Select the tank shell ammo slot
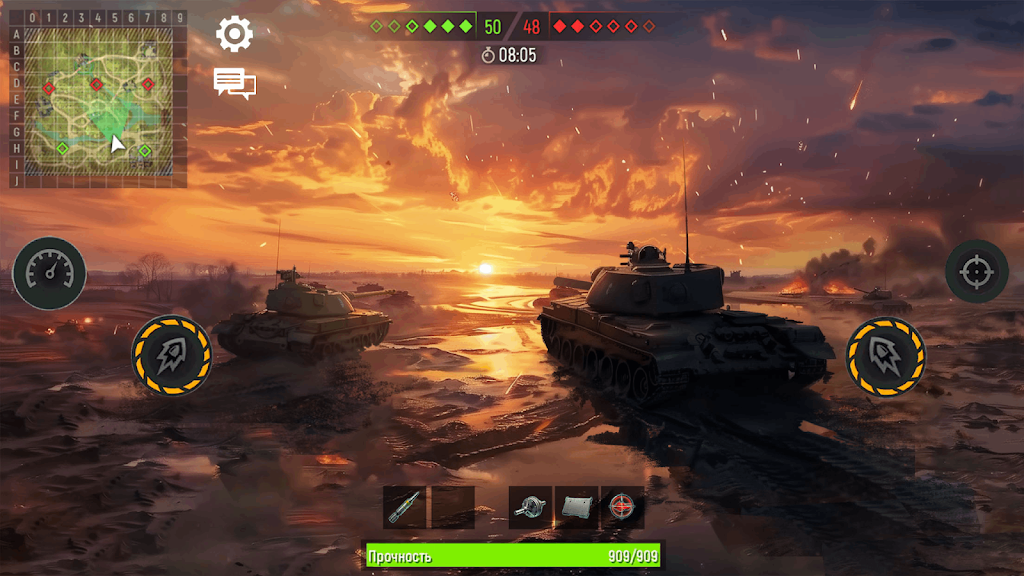The width and height of the screenshot is (1024, 576). (405, 507)
